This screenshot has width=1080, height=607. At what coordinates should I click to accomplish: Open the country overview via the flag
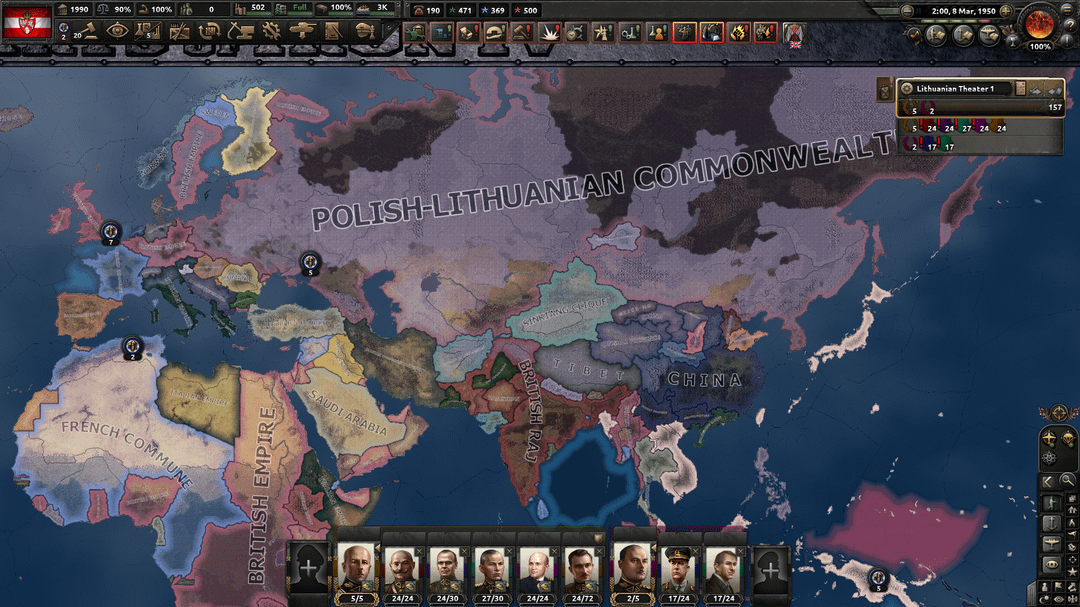pyautogui.click(x=27, y=21)
